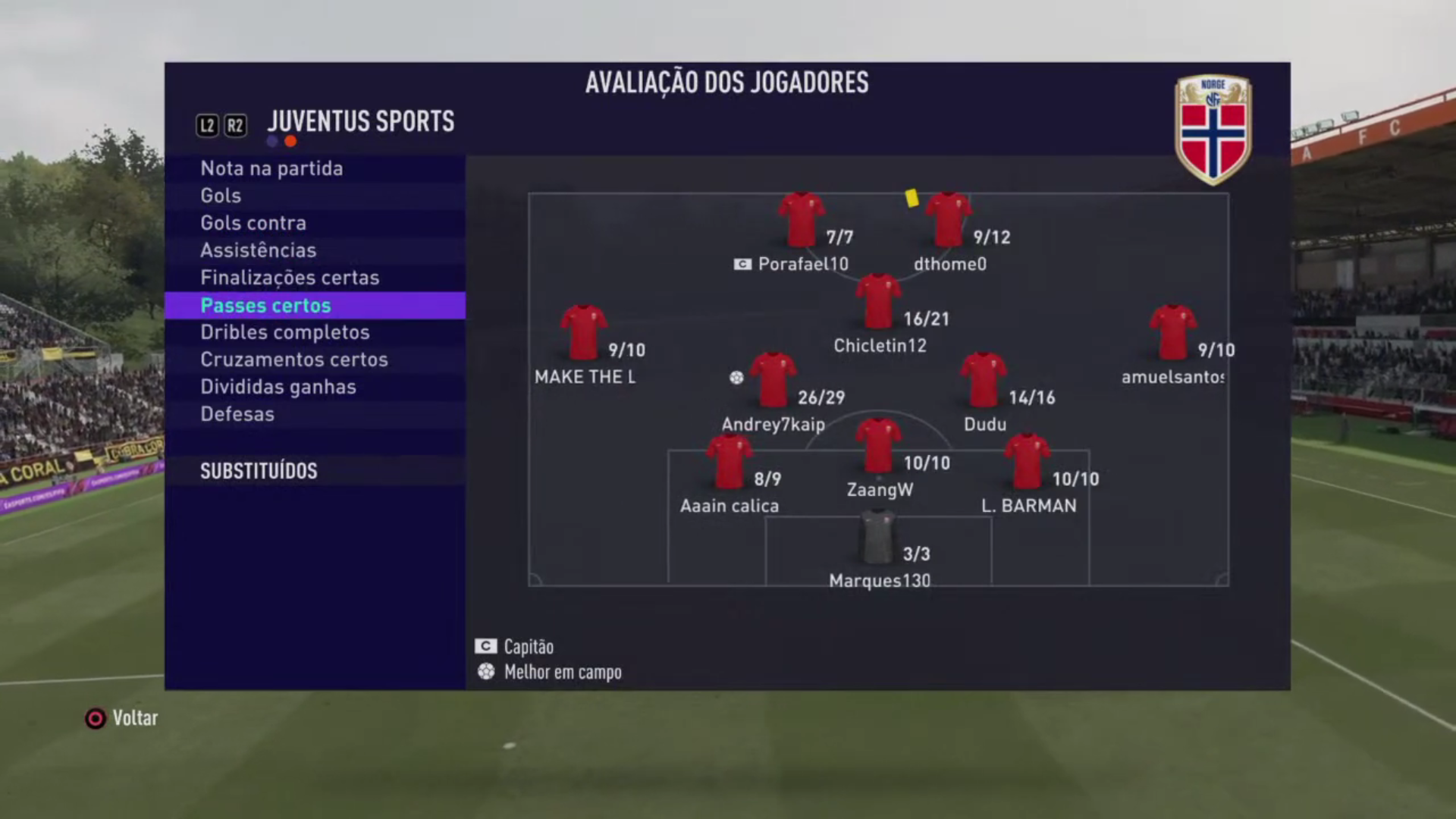Show Dribles completos stats
The height and width of the screenshot is (819, 1456).
(285, 332)
